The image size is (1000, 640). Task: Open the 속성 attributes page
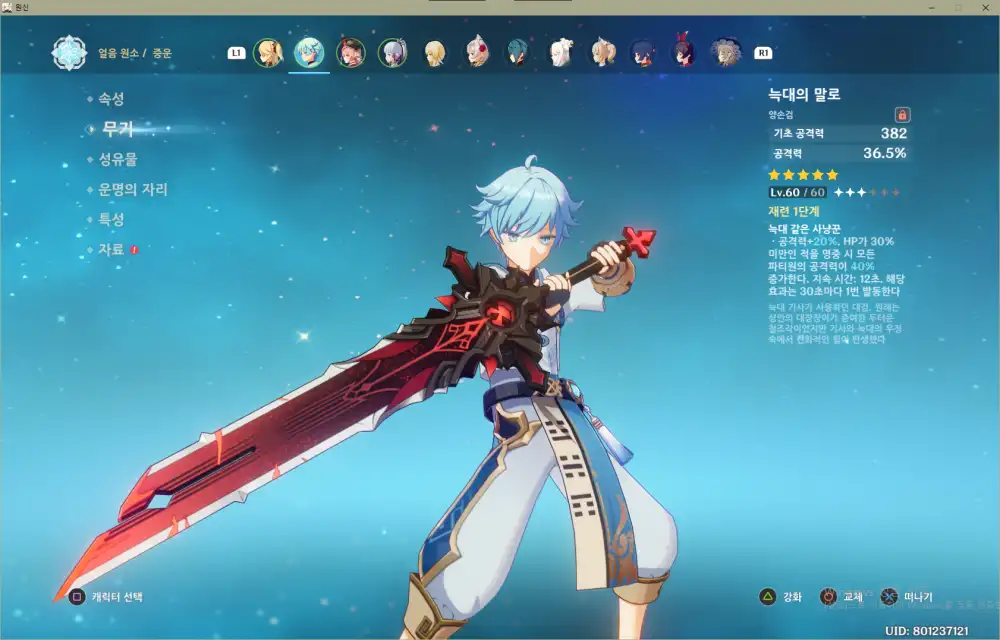(x=110, y=99)
